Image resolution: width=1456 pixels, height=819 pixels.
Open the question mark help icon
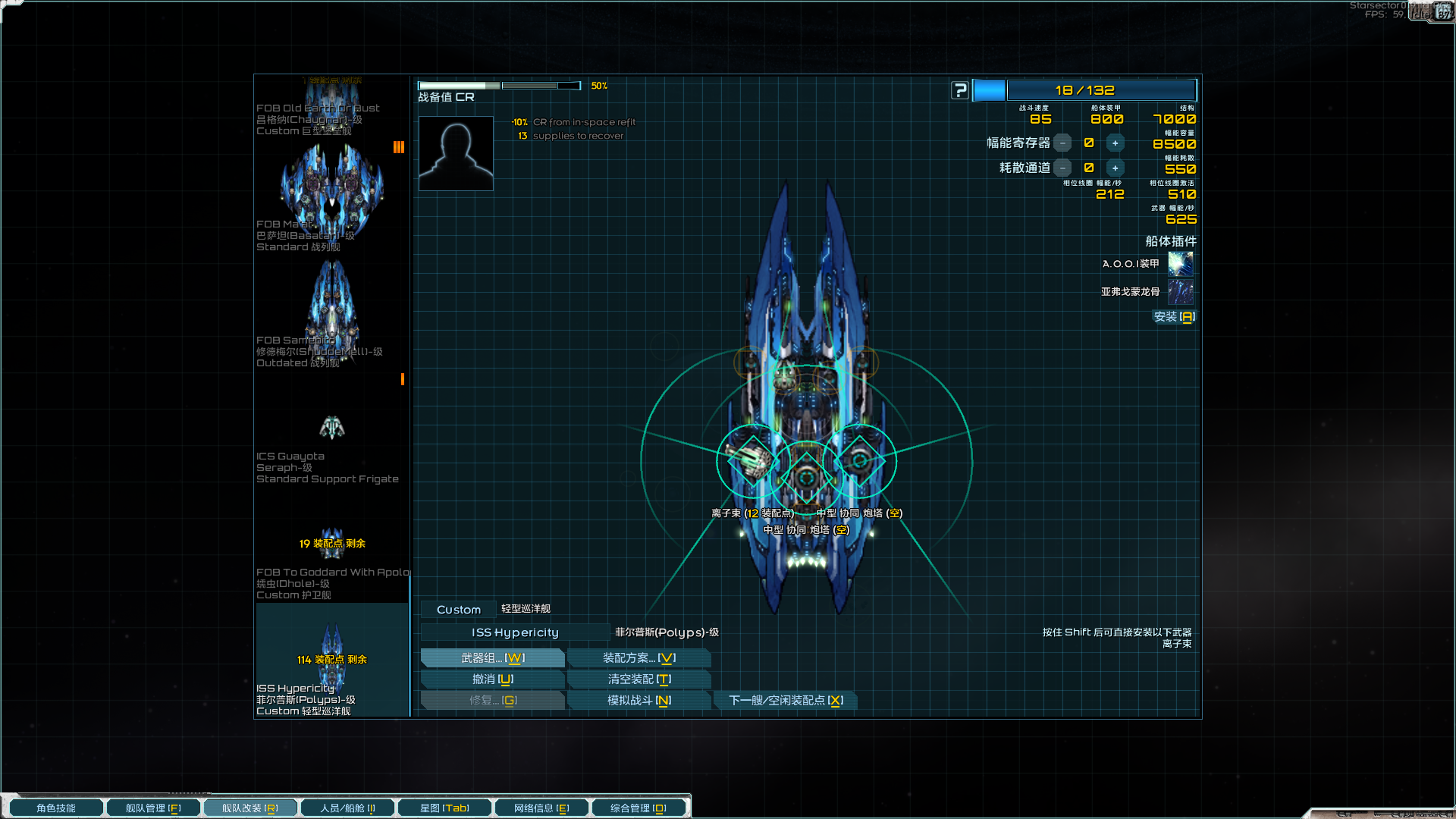960,89
